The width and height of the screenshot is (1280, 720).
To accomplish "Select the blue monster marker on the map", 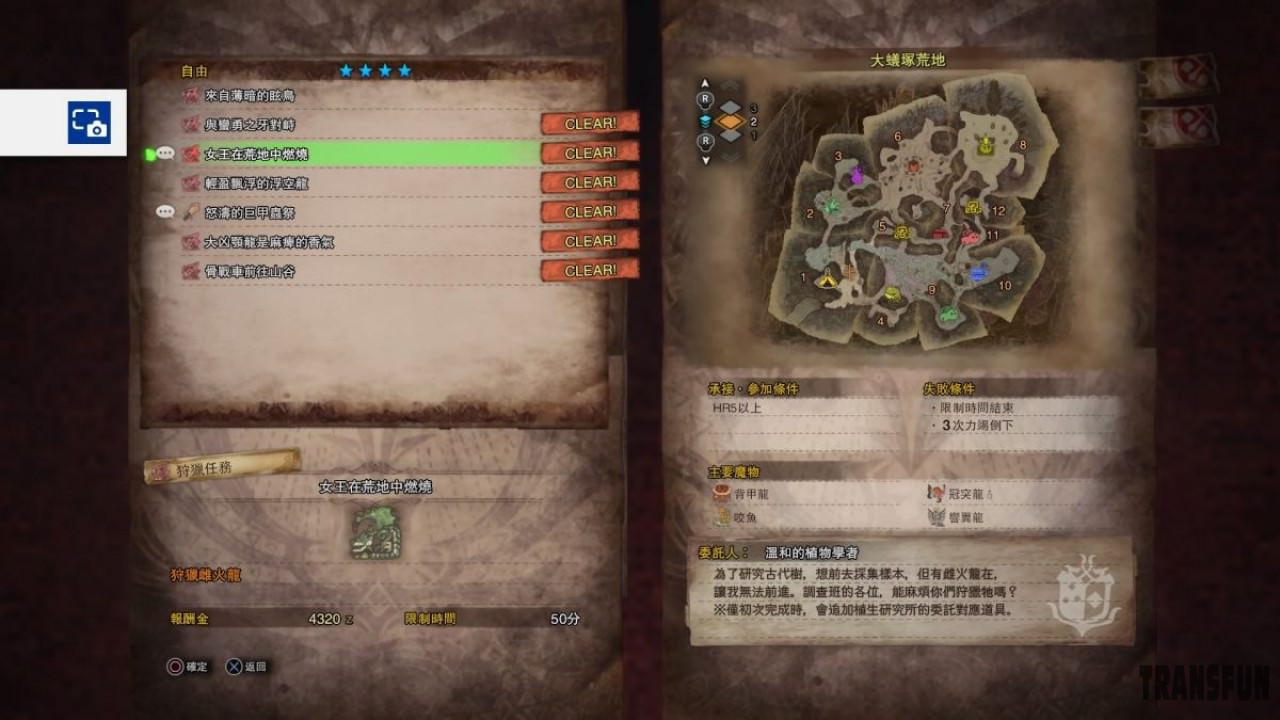I will coord(978,271).
